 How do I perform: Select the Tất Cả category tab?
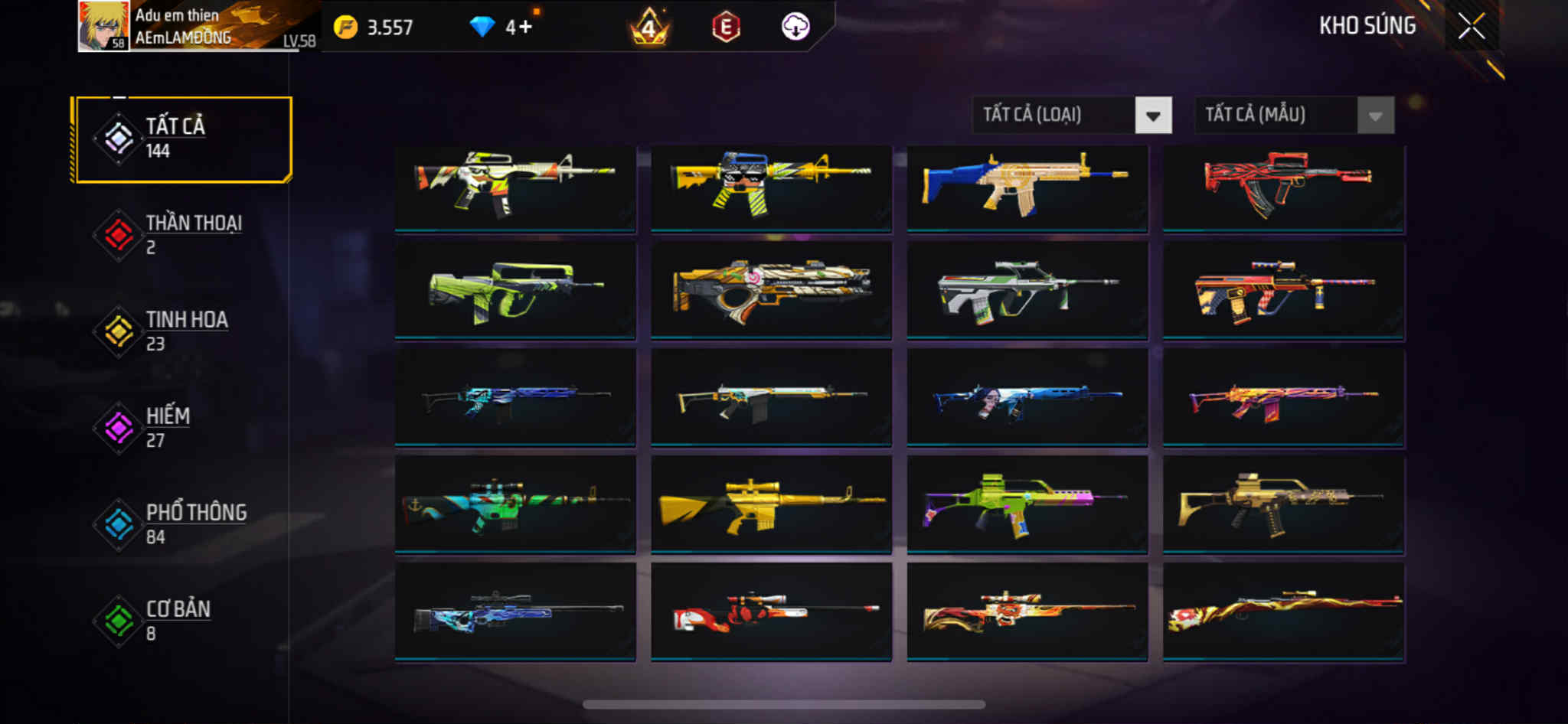tap(182, 139)
